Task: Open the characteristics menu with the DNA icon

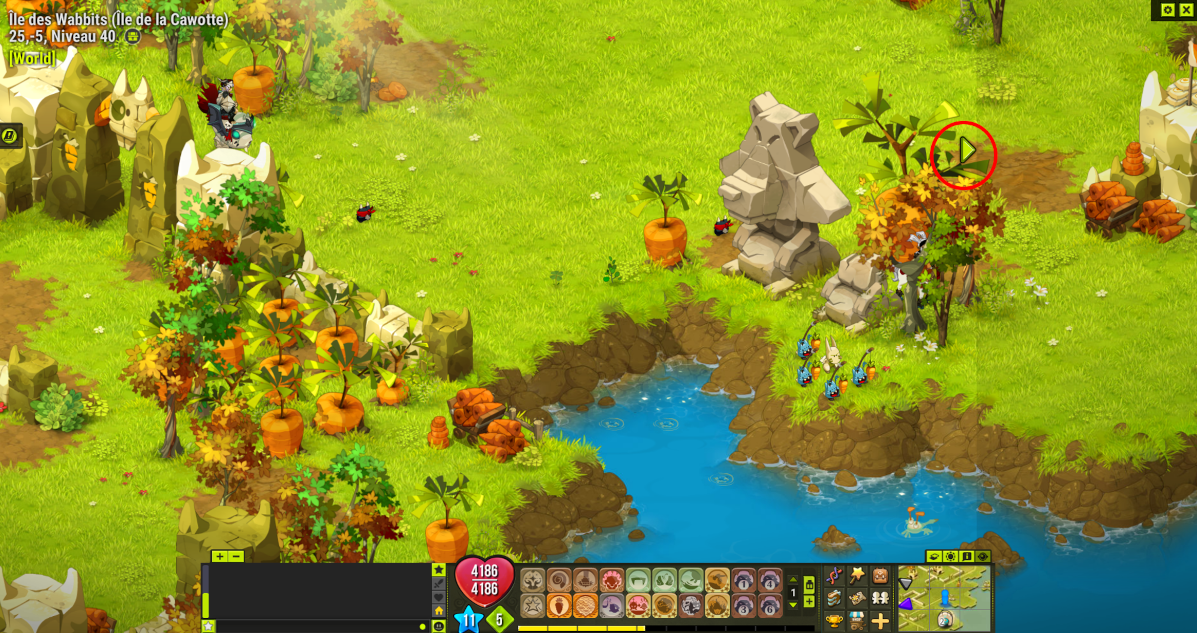Action: tap(834, 575)
